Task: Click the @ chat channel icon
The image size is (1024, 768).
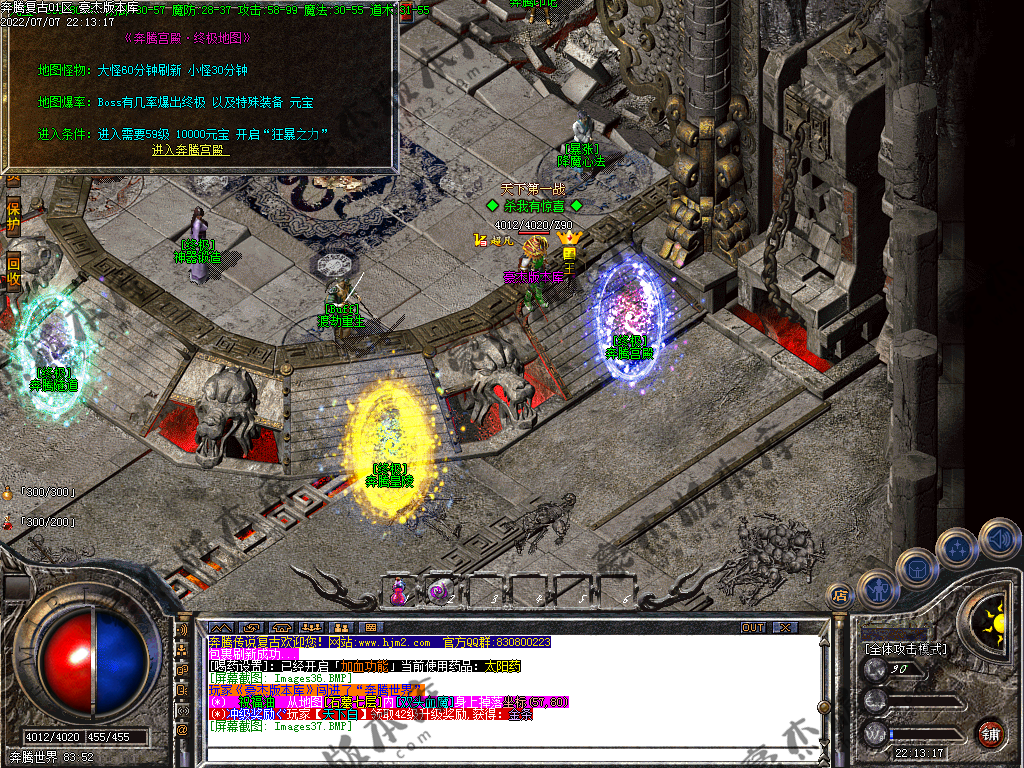Action: pos(183,730)
